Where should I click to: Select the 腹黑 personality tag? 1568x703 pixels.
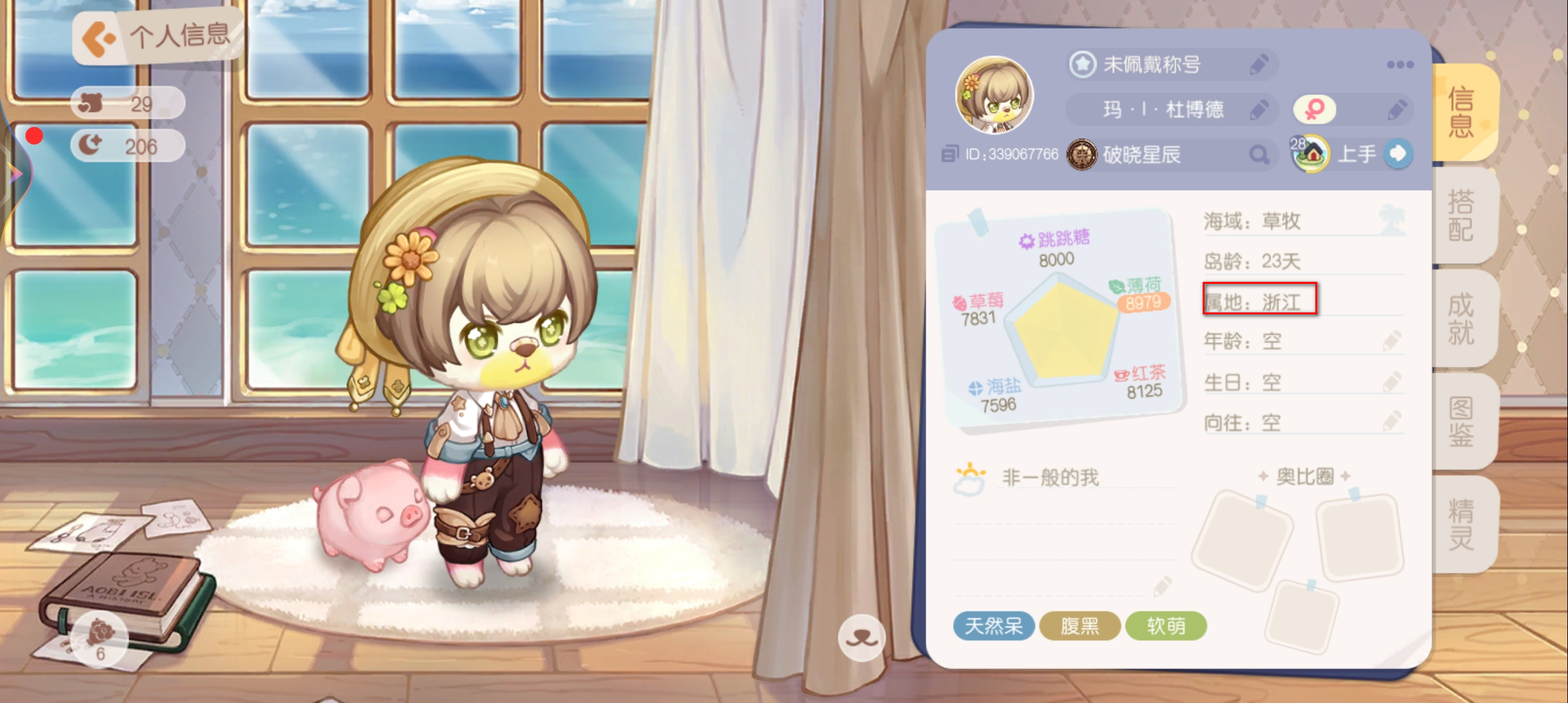(x=1080, y=626)
